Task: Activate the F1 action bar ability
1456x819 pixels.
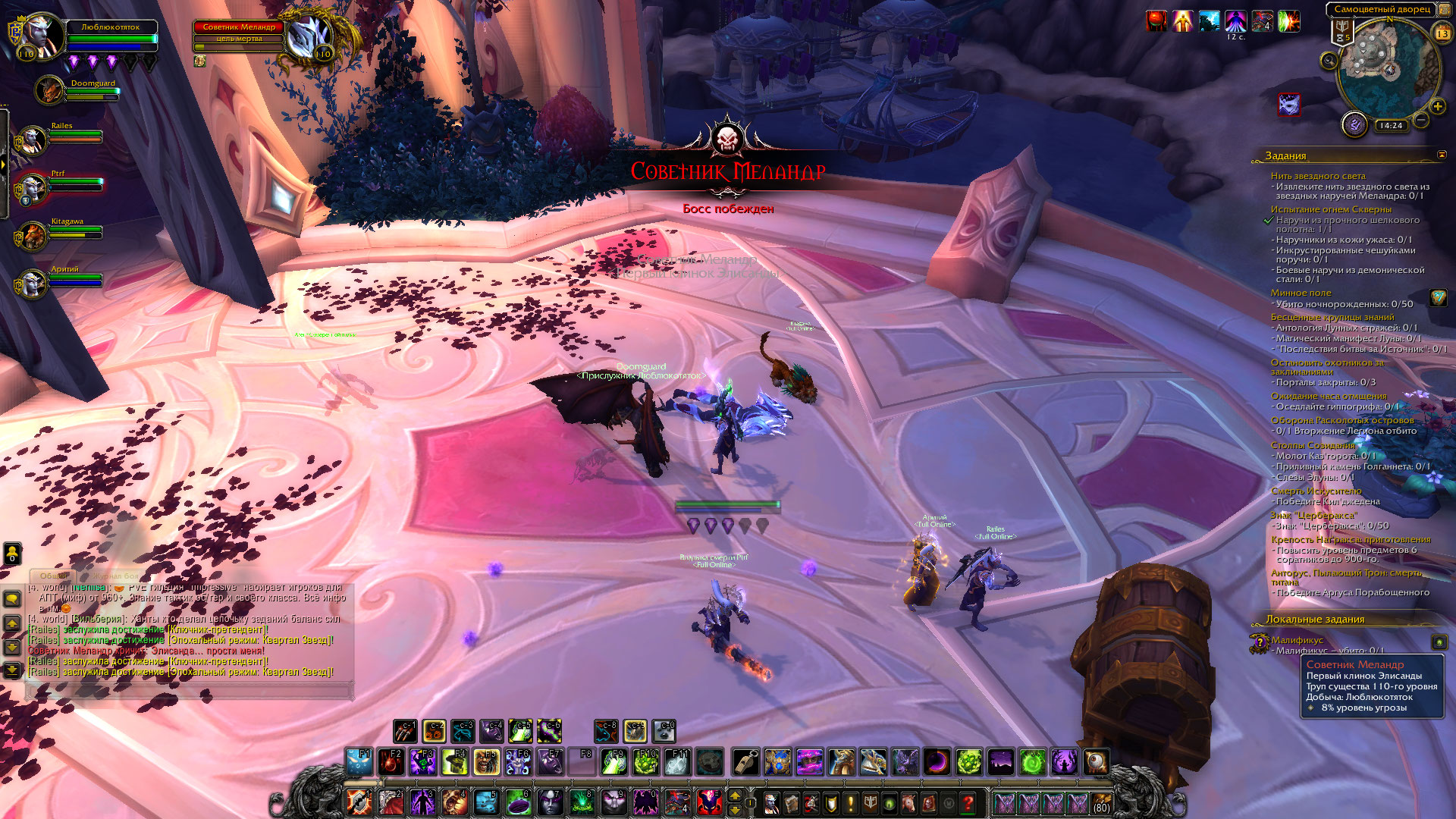Action: coord(359,762)
